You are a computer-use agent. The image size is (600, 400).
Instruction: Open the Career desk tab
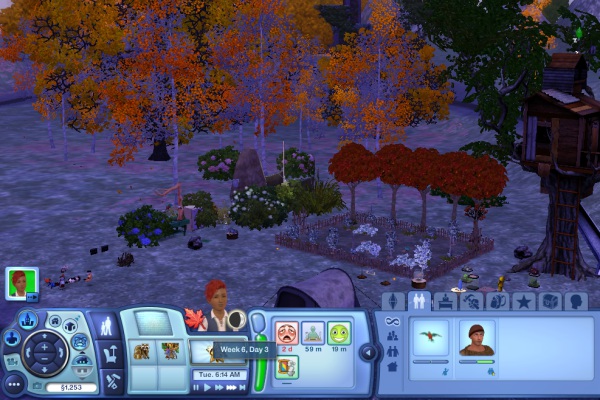(445, 301)
